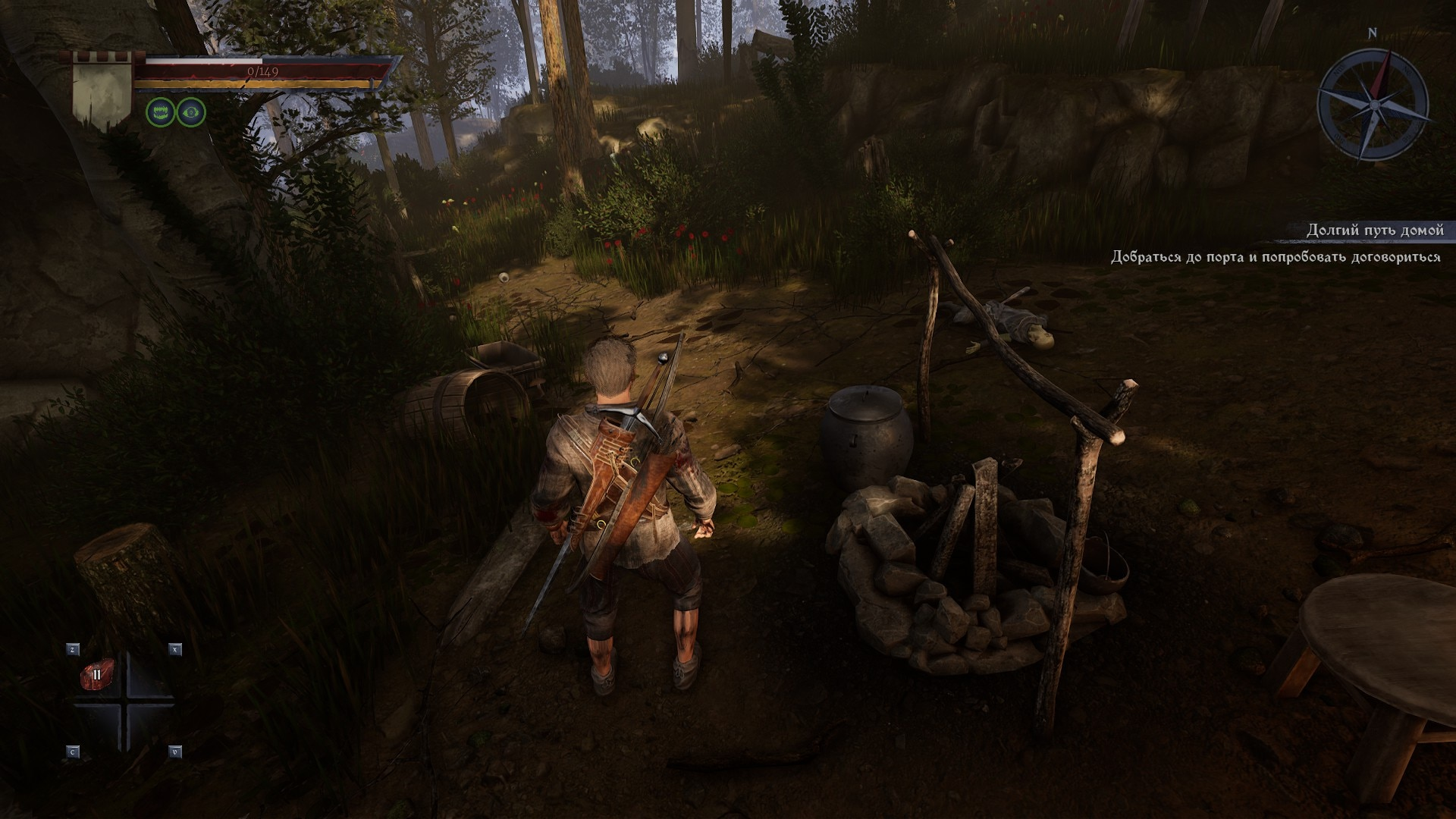Select the raw meat quick slot
Viewport: 1456px width, 819px height.
click(x=96, y=674)
